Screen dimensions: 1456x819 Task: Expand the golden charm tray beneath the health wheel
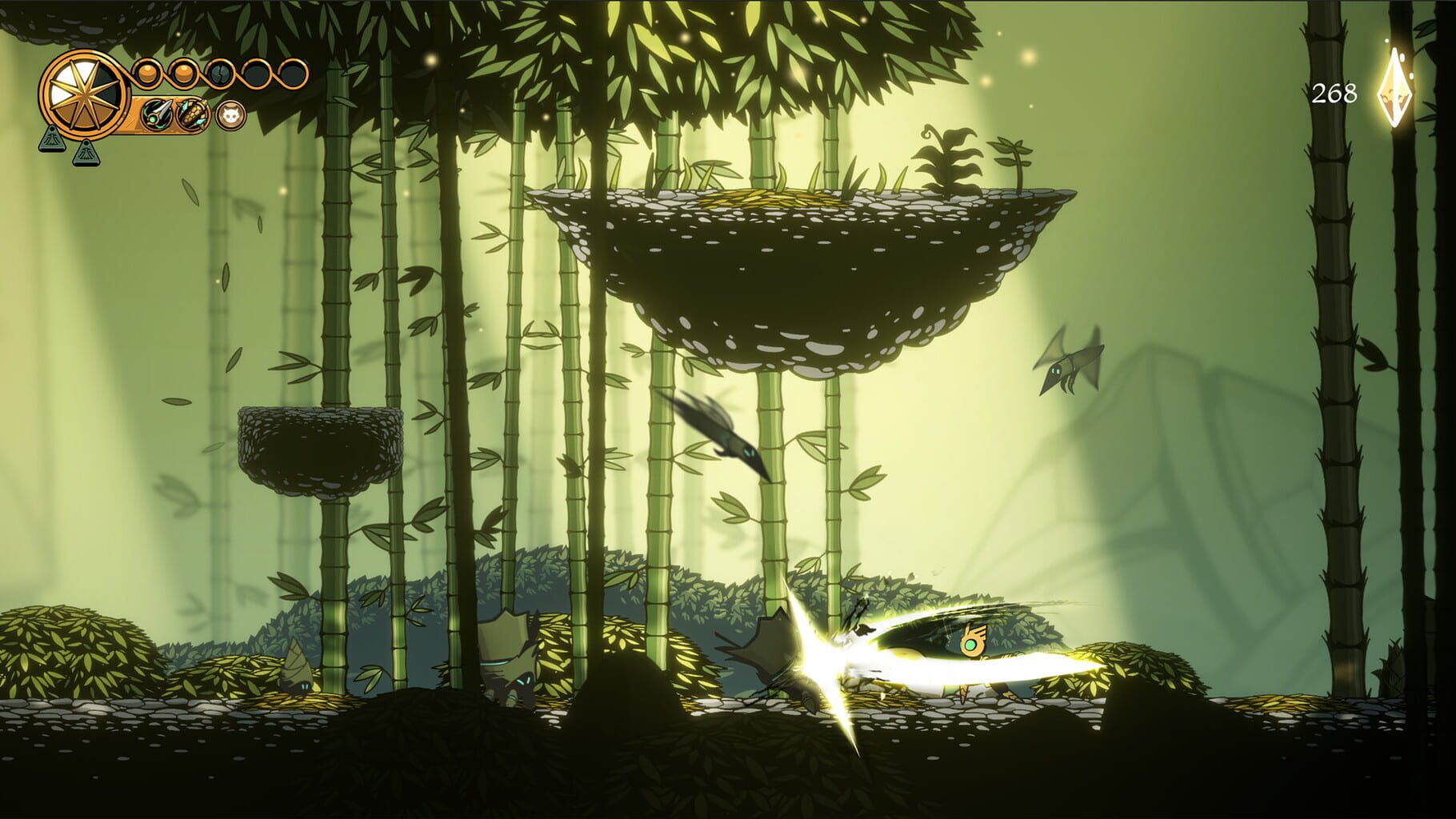(x=170, y=114)
